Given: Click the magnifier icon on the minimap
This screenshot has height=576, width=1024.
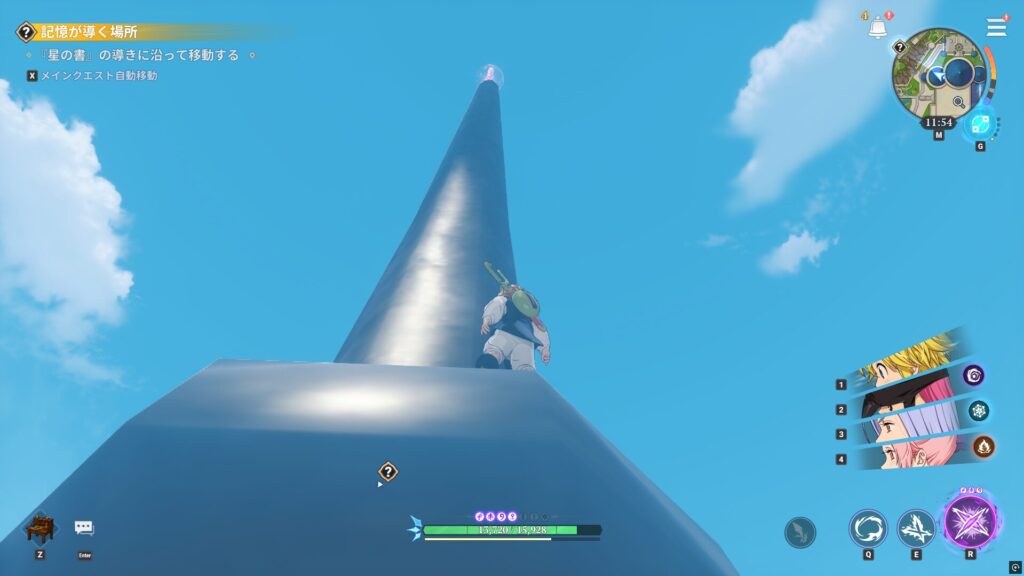Looking at the screenshot, I should click(959, 102).
